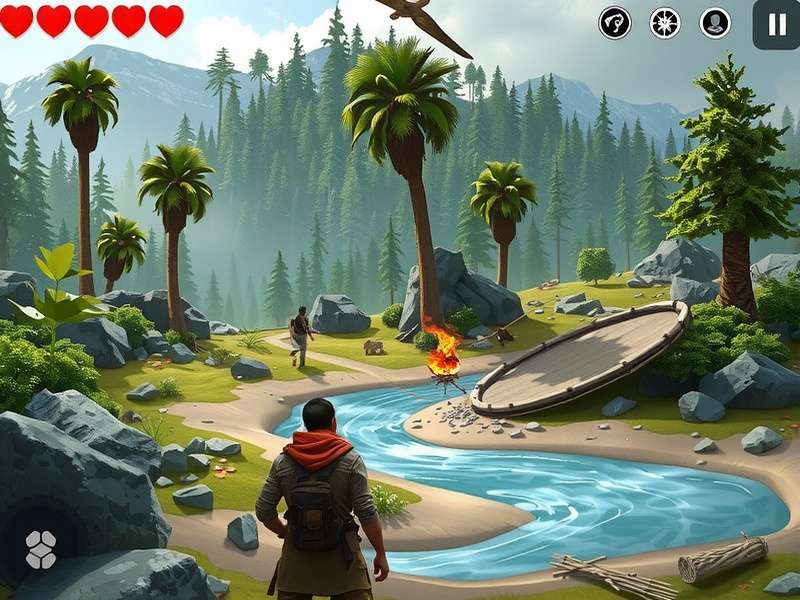
Task: Open the character profile icon
Action: click(715, 22)
